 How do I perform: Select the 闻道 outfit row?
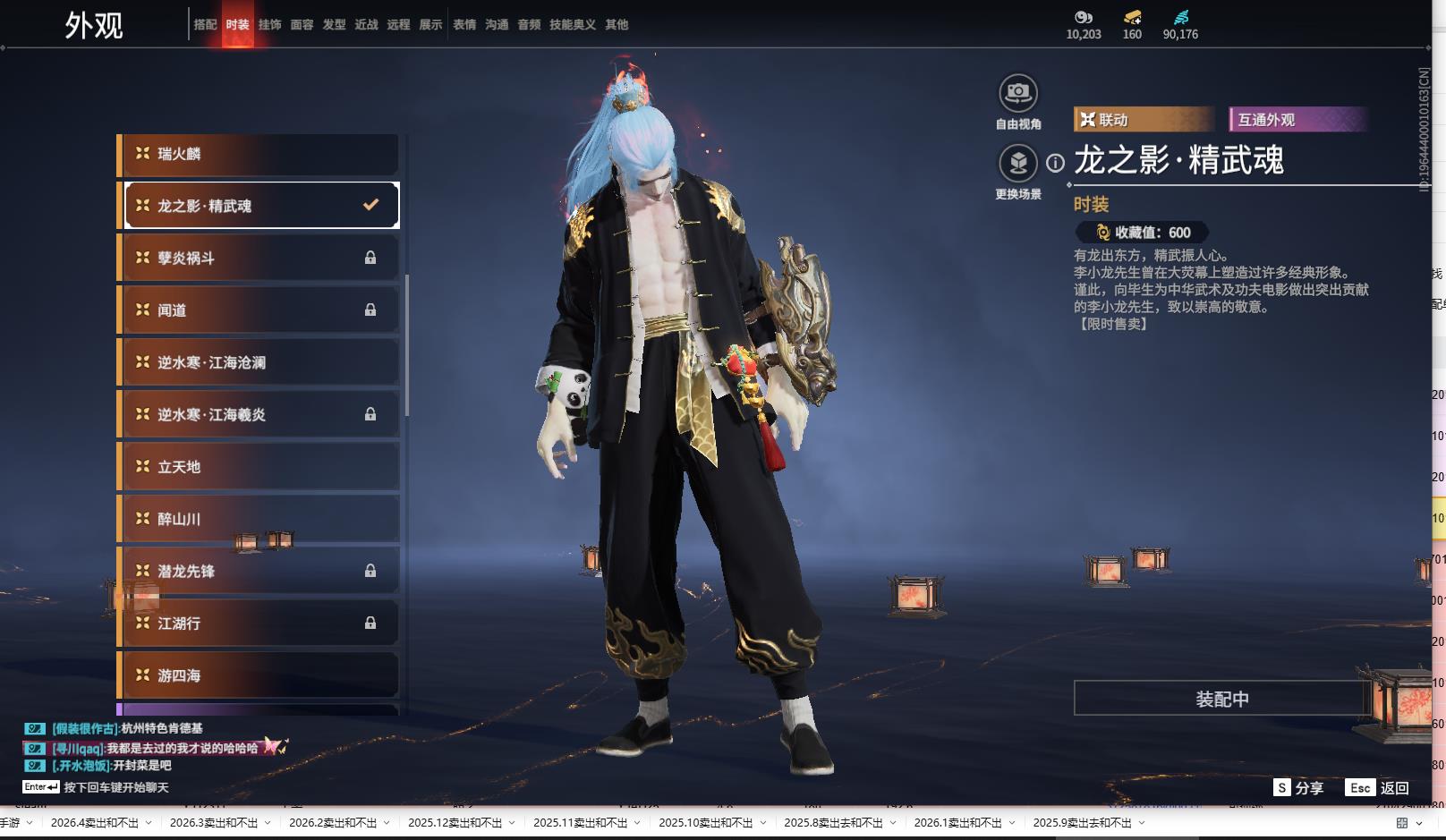tap(259, 310)
